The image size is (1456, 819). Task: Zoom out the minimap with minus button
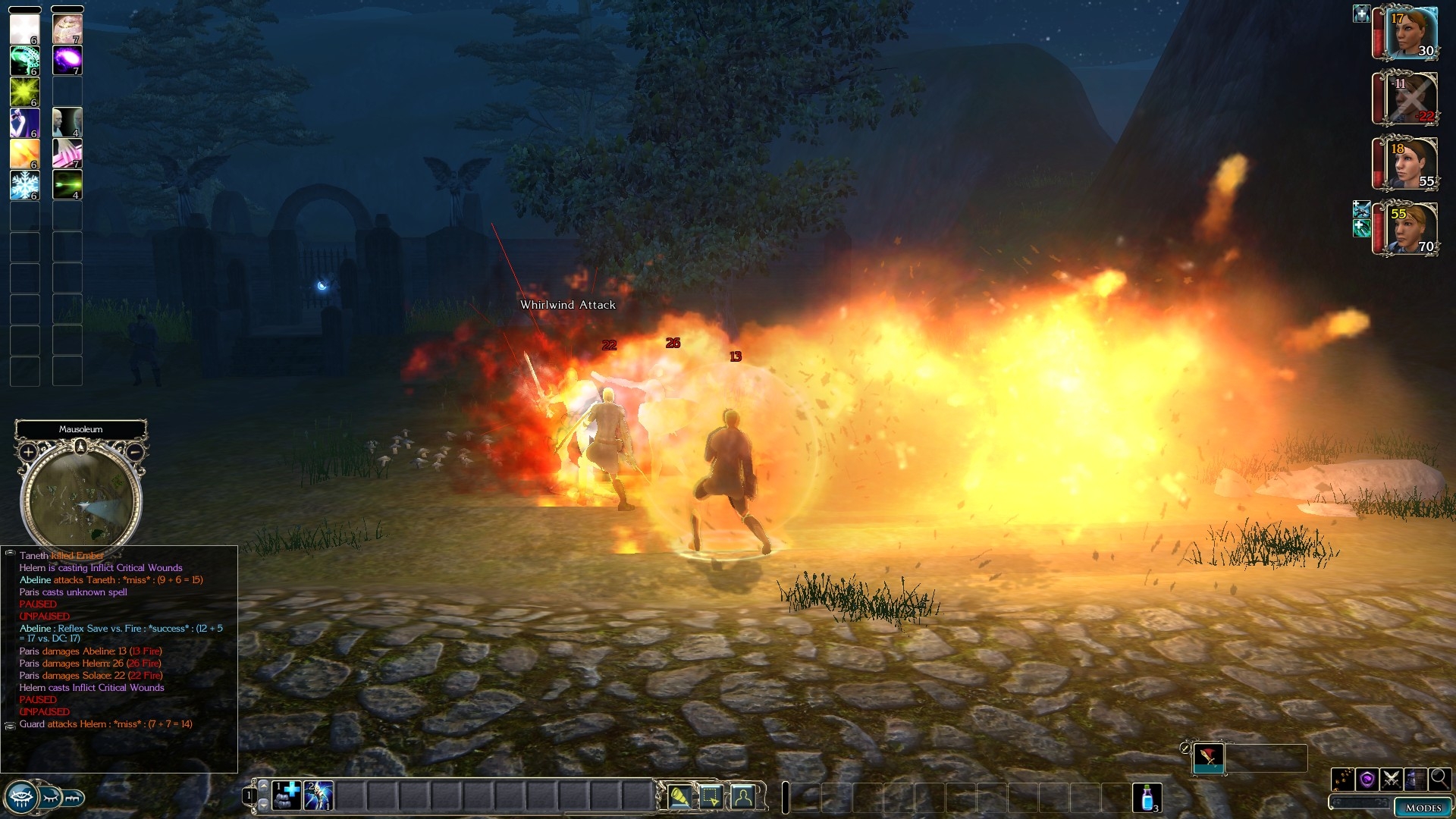tap(134, 452)
